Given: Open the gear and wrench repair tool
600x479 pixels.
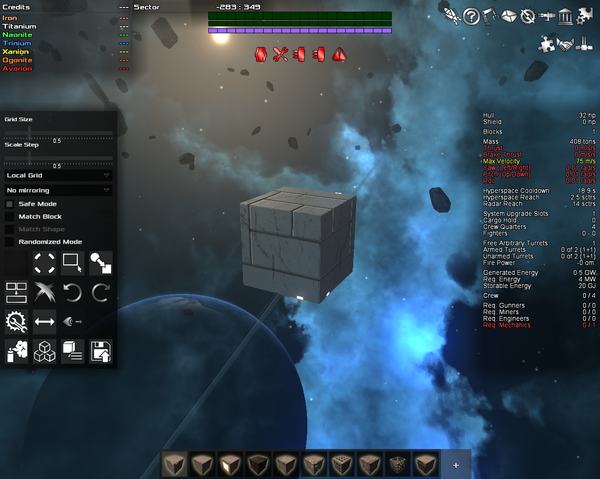Looking at the screenshot, I should (x=16, y=321).
